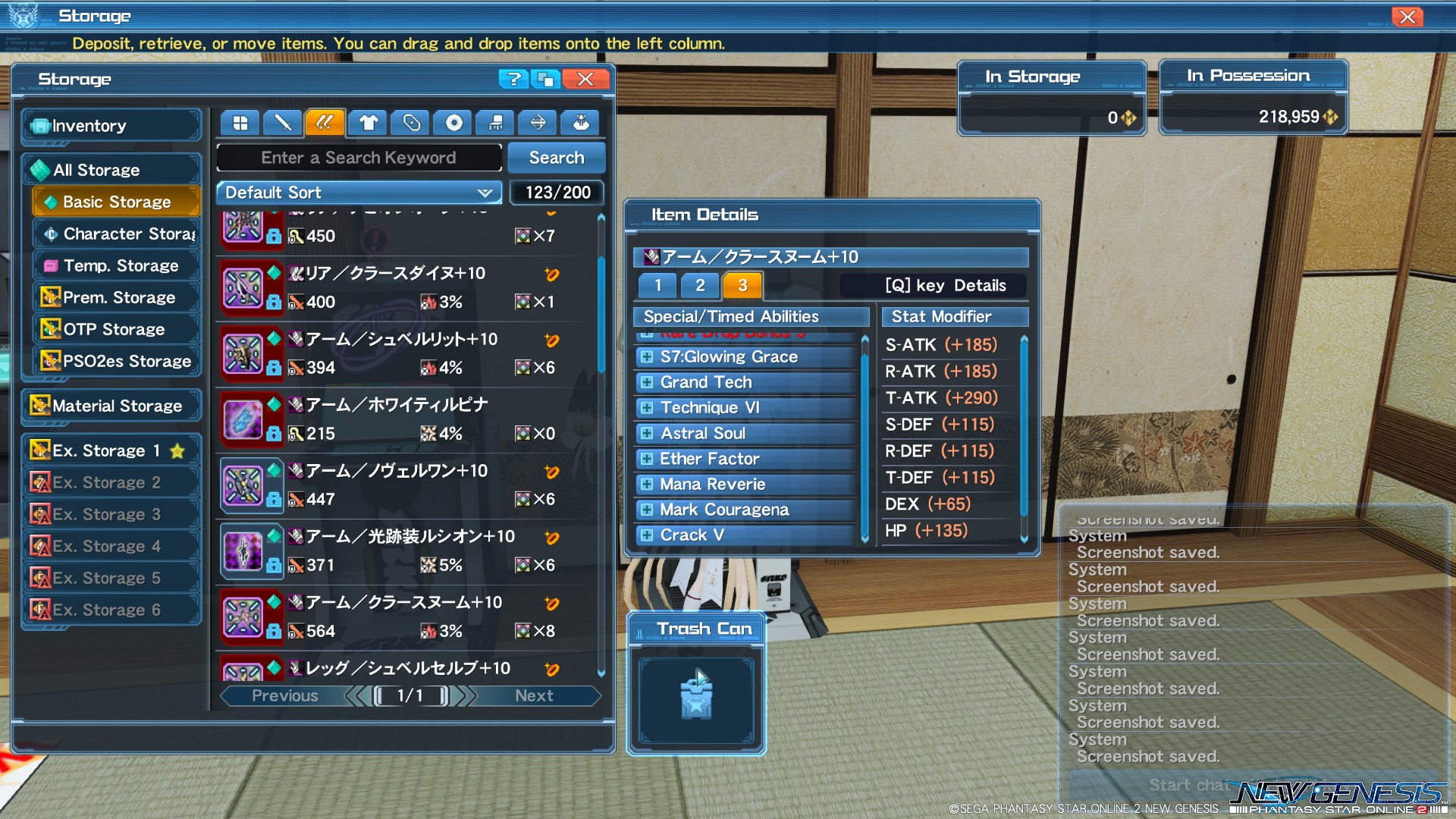Select Item Details tab 1
This screenshot has height=819, width=1456.
(x=657, y=286)
